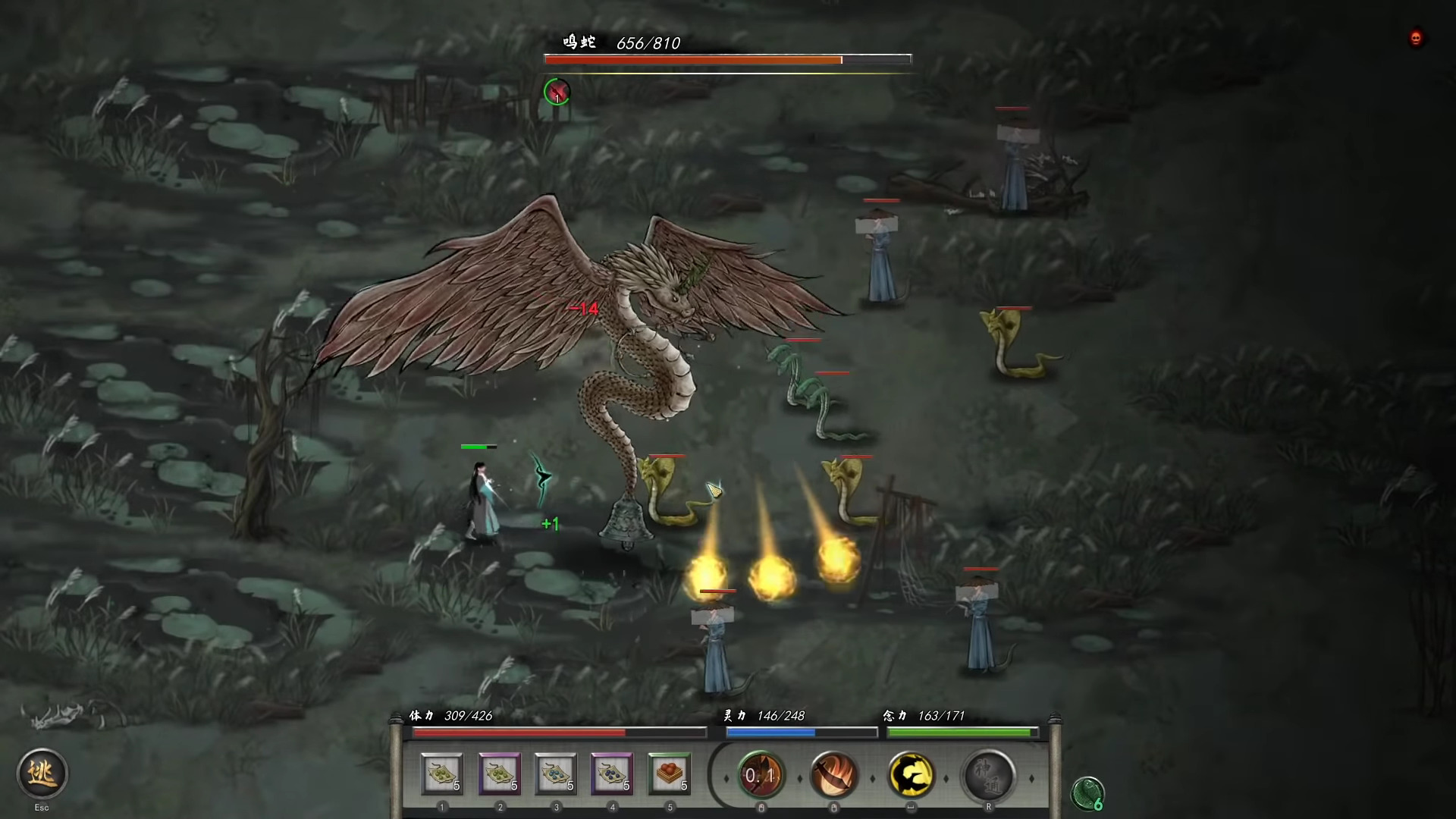Use the blue bean pouch in slot 3
1456x819 pixels.
556,775
